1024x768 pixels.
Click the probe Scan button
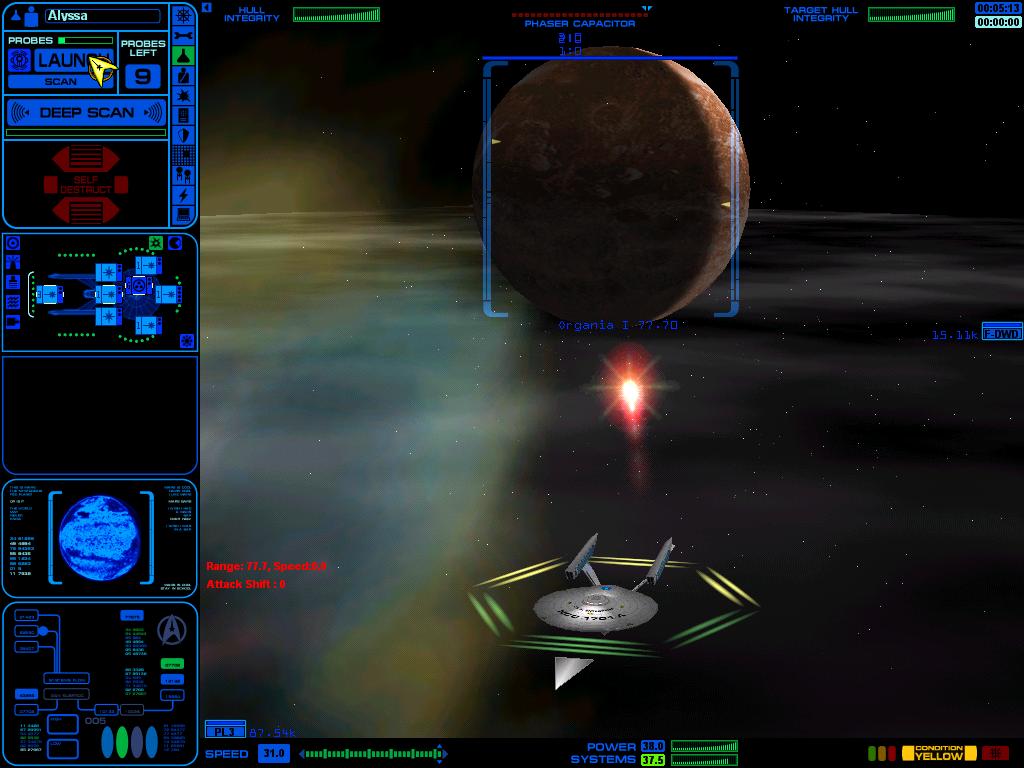(x=60, y=81)
